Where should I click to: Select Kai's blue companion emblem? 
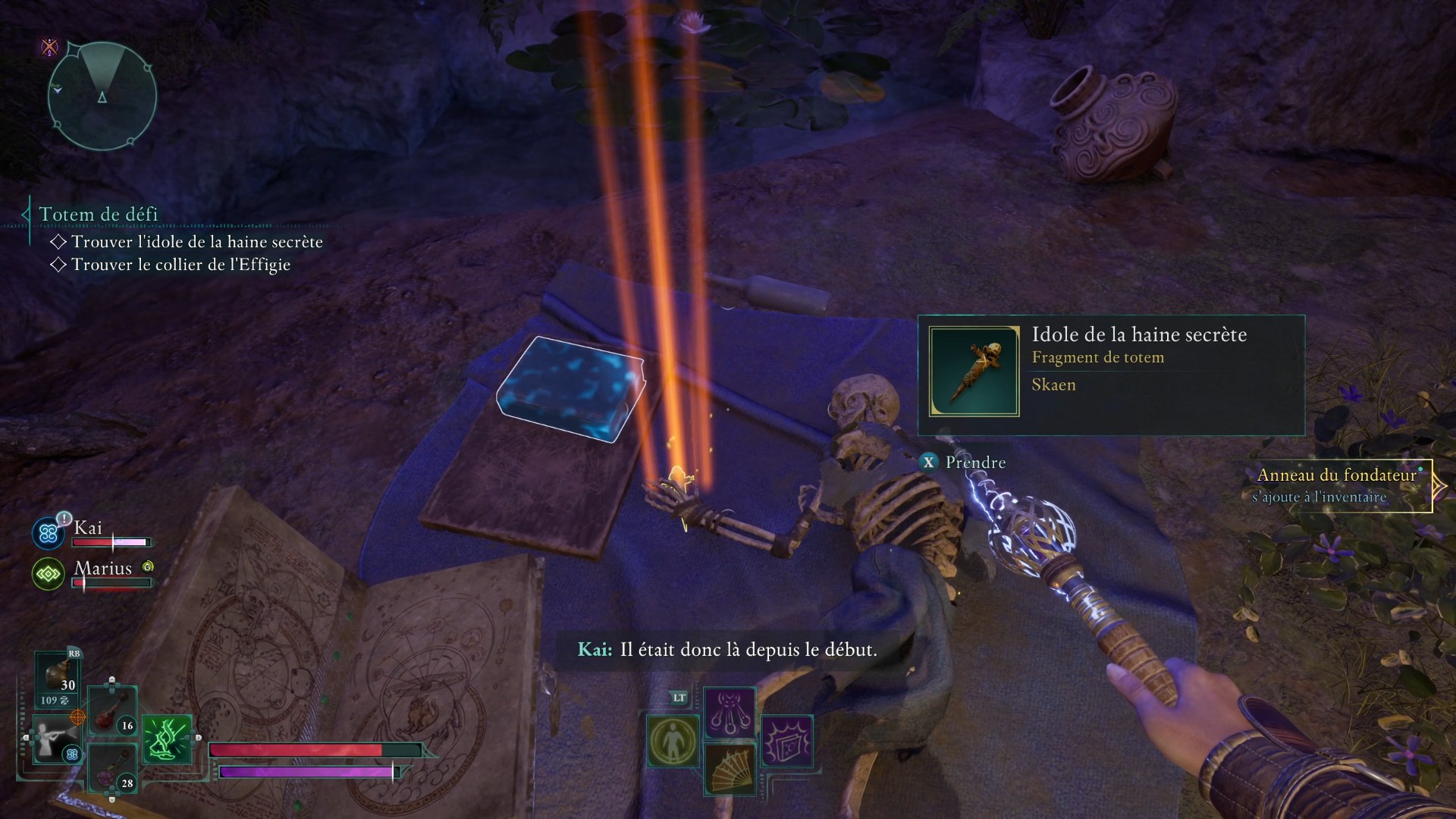49,533
